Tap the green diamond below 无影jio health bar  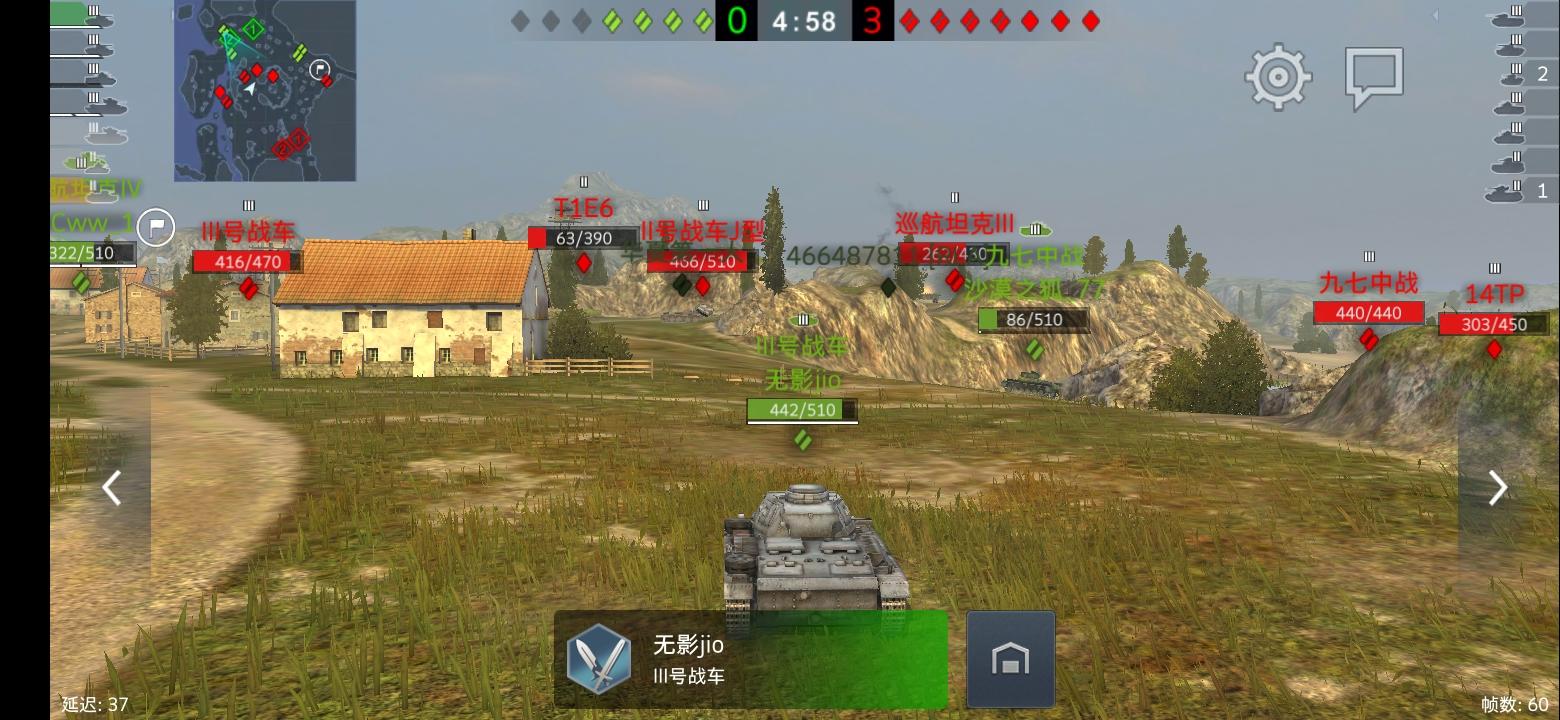[x=802, y=440]
